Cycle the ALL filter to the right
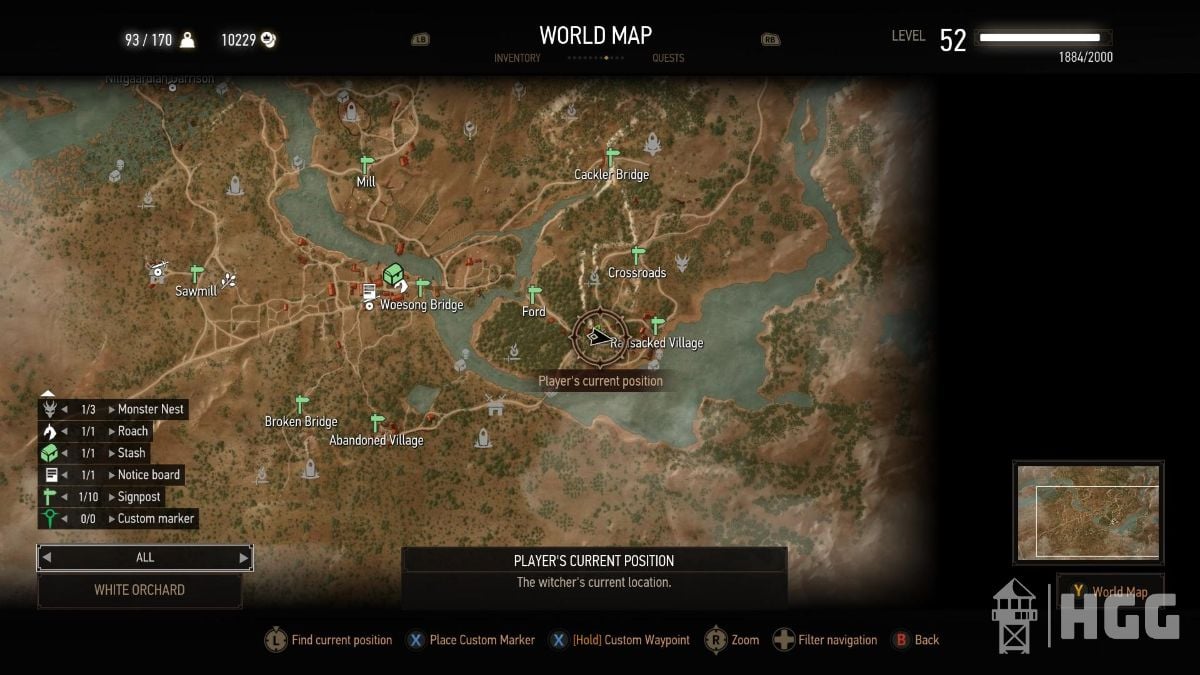Screen dimensions: 1200x675 (243, 558)
